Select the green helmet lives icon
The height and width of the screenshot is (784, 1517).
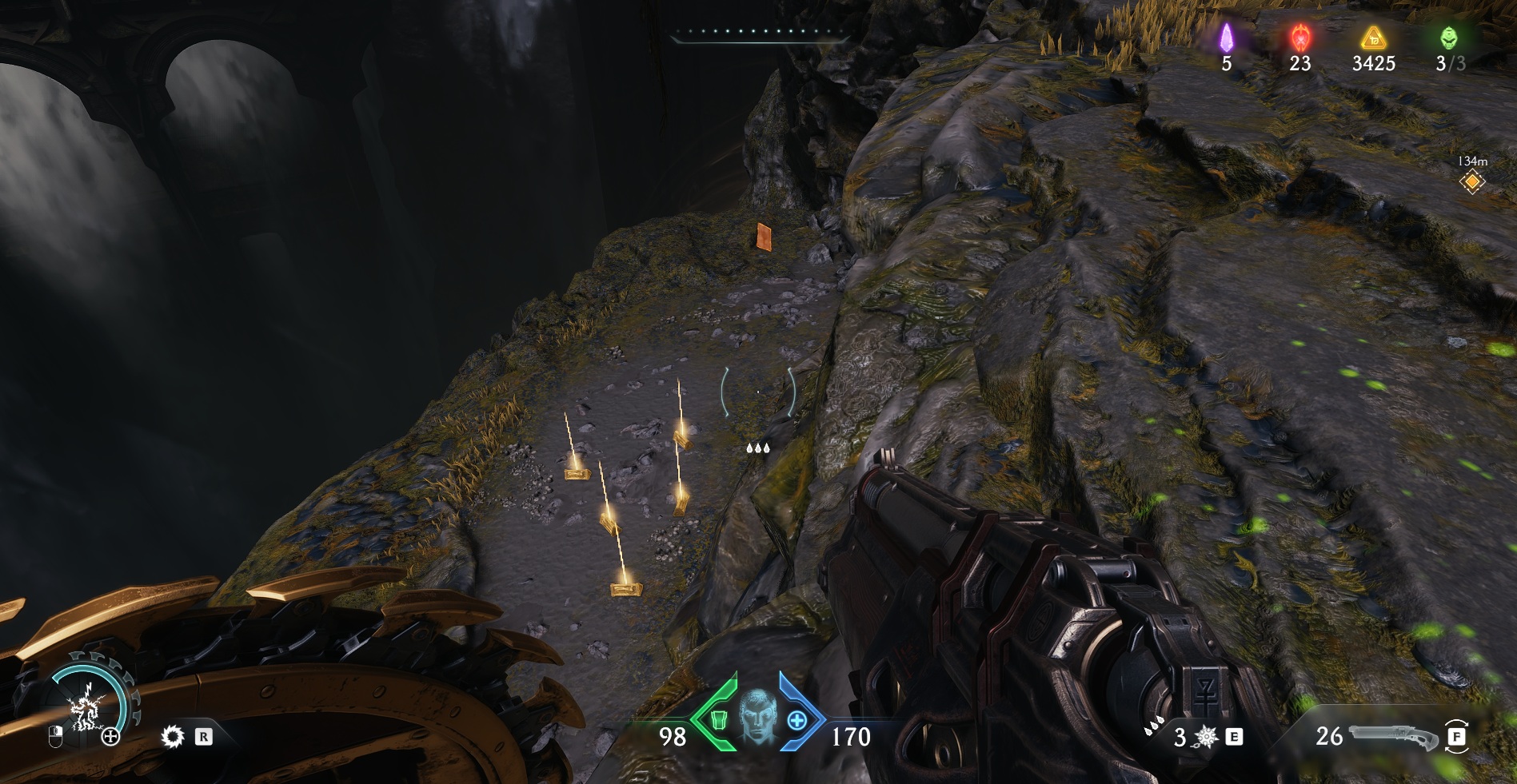pos(1448,38)
